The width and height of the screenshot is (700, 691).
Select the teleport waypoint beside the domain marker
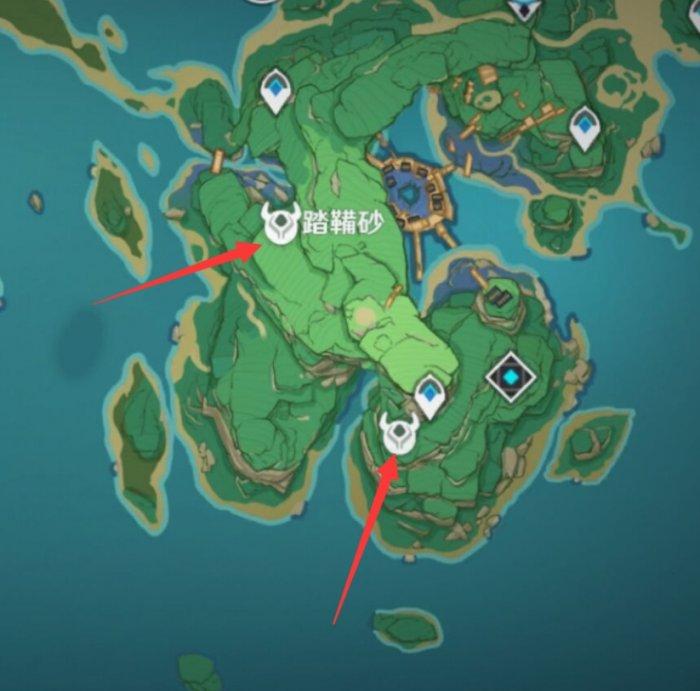[431, 395]
